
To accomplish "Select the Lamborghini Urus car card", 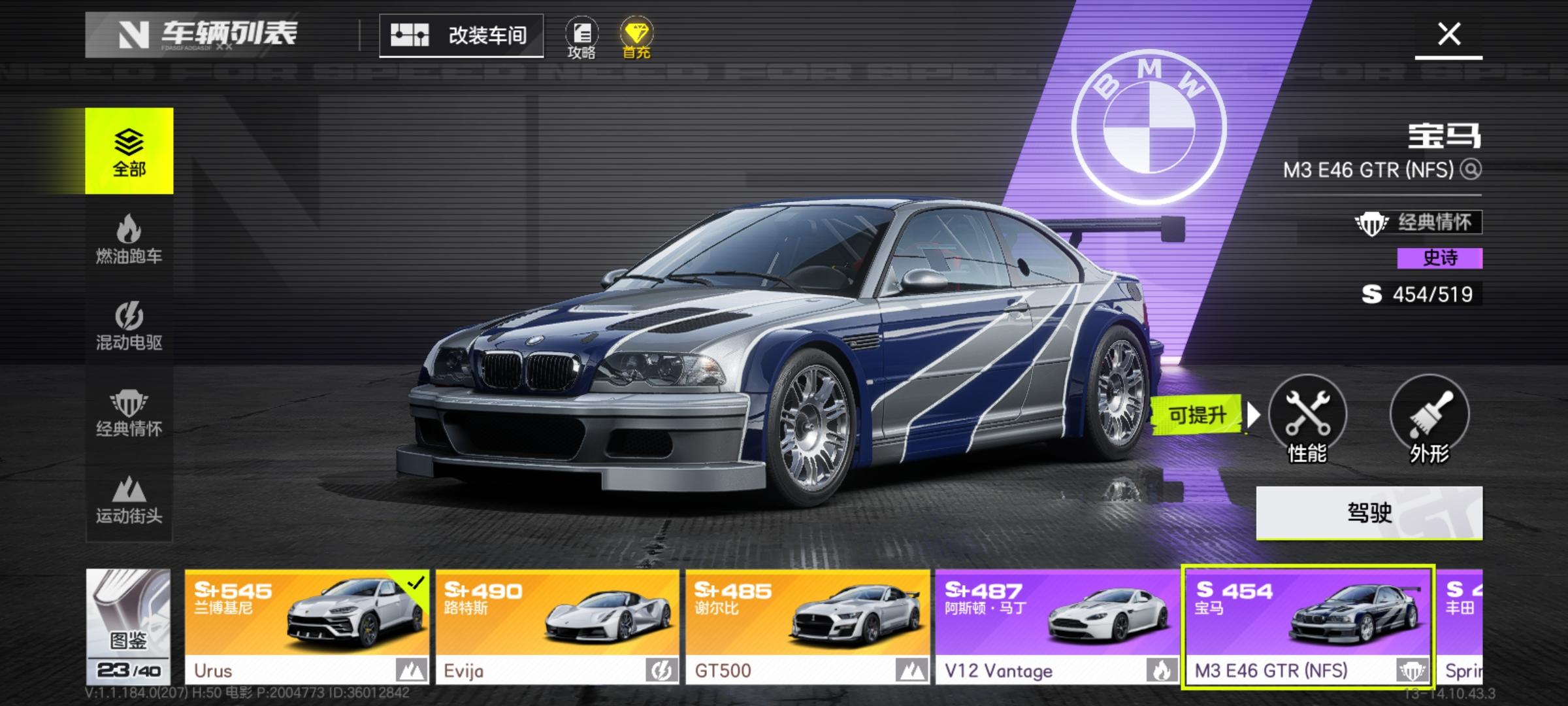I will [x=307, y=626].
